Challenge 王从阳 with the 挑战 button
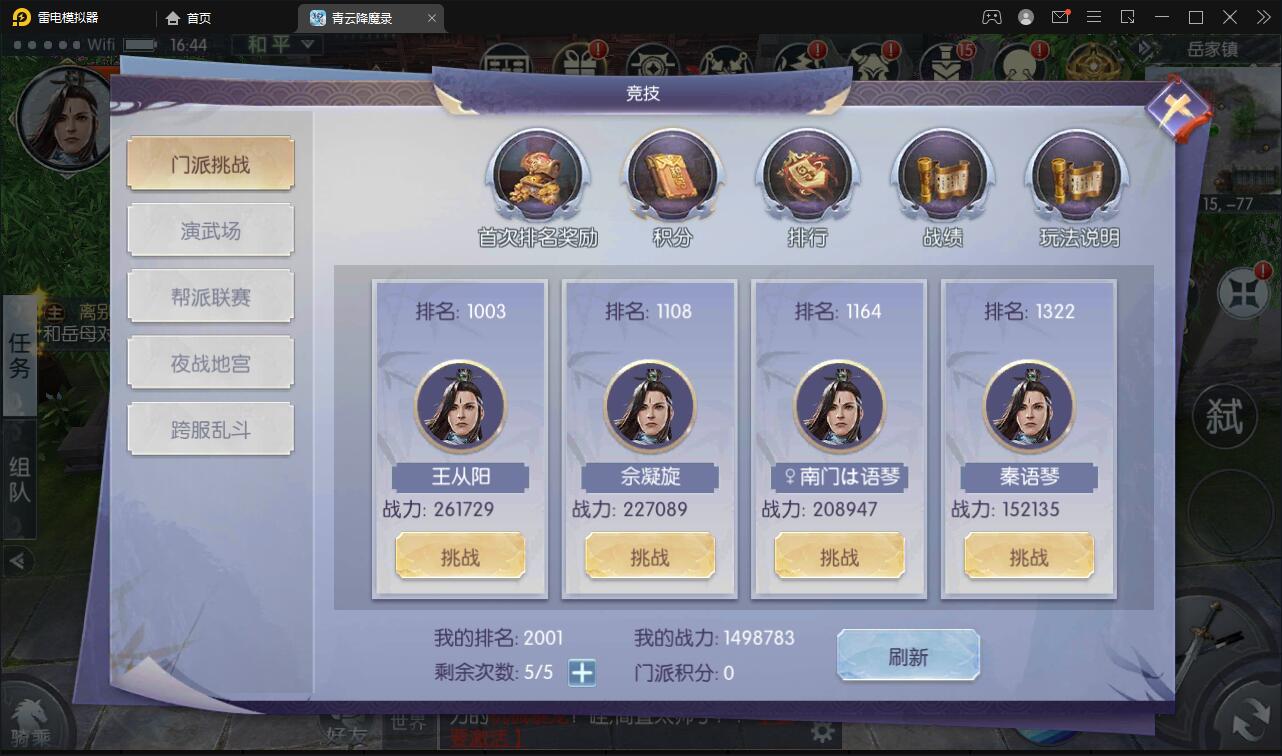Screen dimensions: 1282x756 460,555
